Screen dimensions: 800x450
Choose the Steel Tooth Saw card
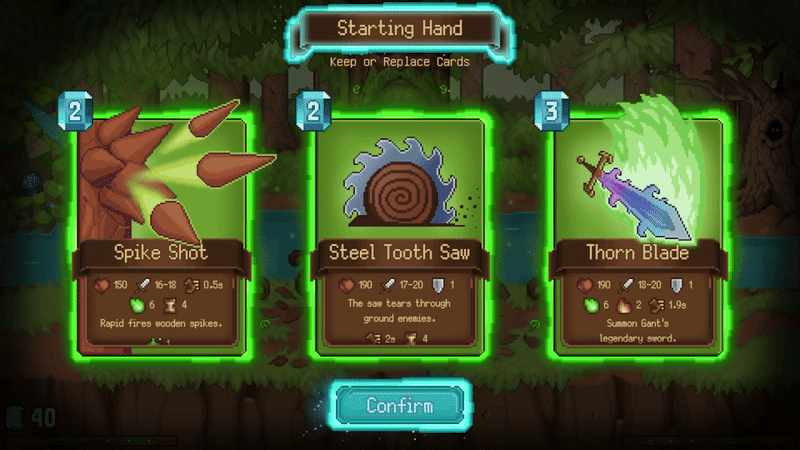click(x=400, y=235)
